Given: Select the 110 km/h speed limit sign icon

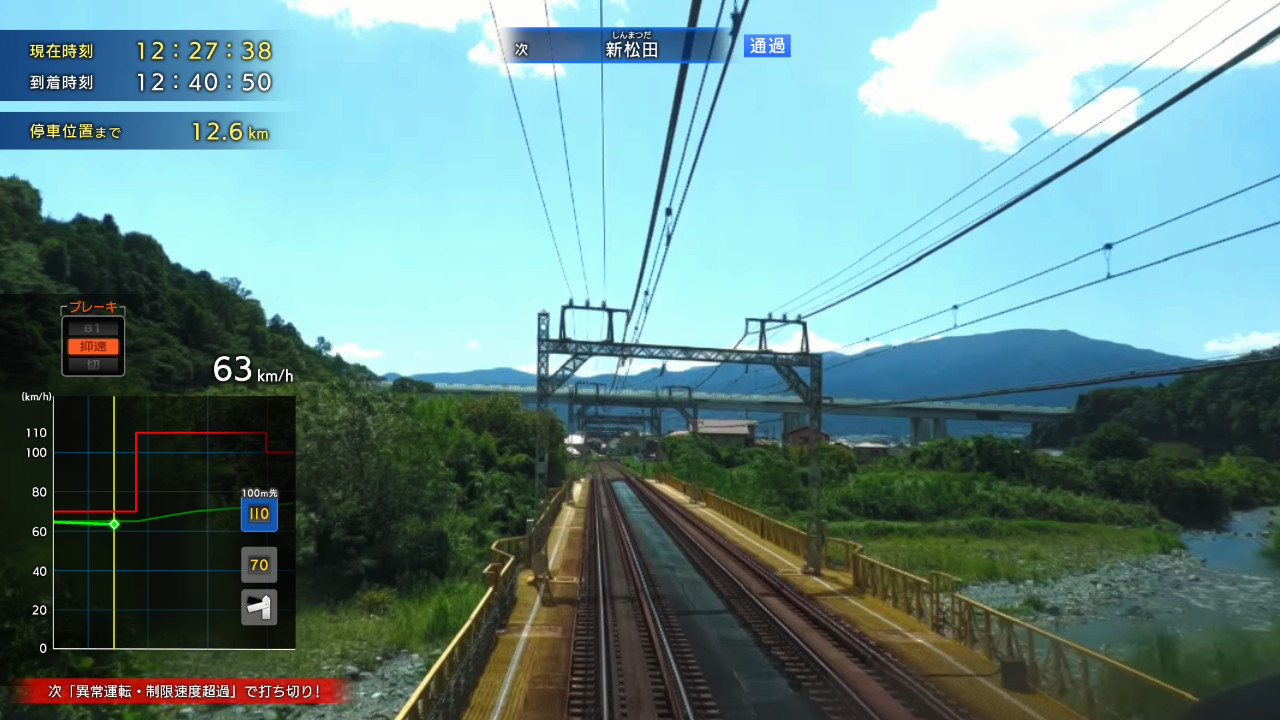Looking at the screenshot, I should click(259, 514).
